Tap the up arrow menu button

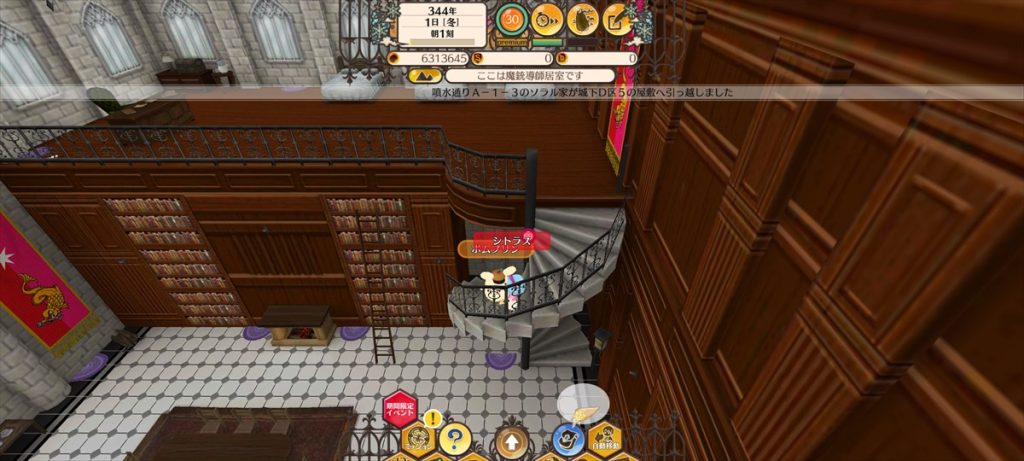pos(511,441)
